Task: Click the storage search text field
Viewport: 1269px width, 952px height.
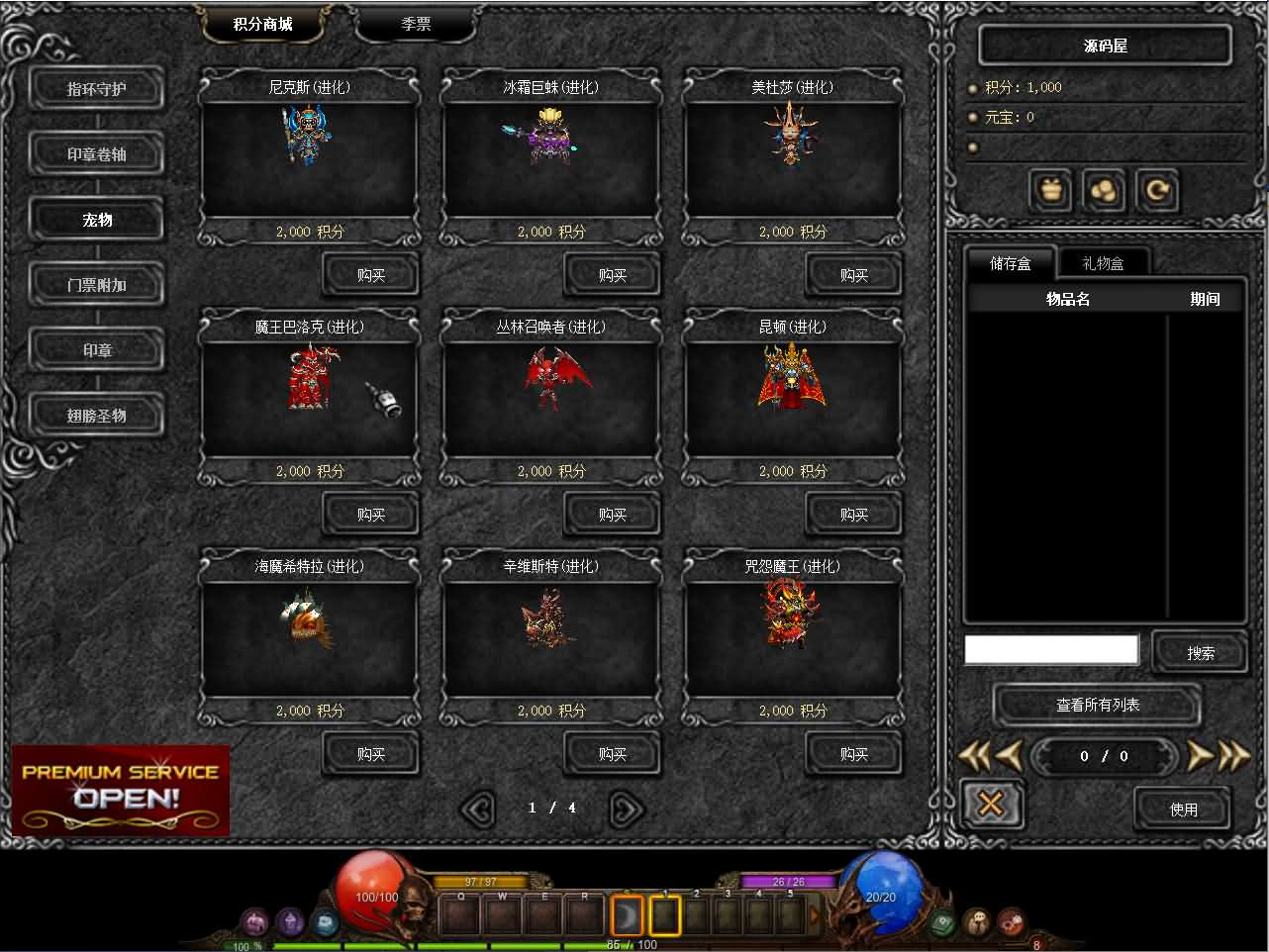Action: click(1051, 650)
